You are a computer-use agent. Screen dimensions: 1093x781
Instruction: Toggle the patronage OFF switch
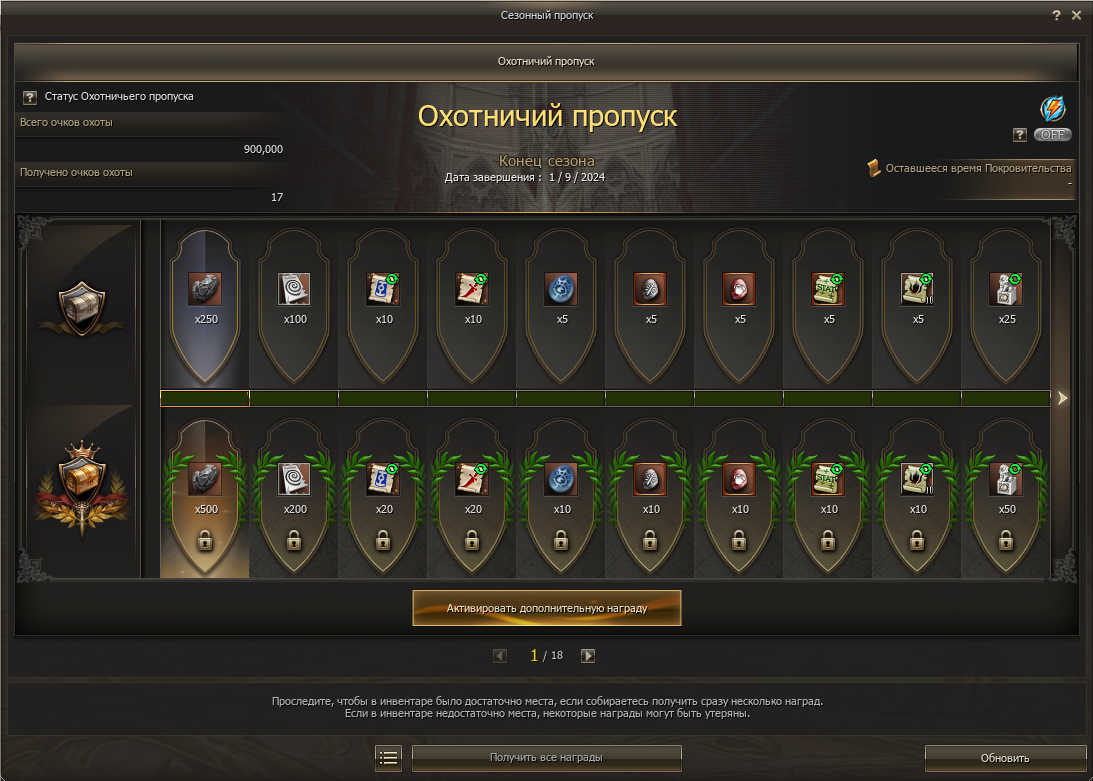tap(1052, 134)
